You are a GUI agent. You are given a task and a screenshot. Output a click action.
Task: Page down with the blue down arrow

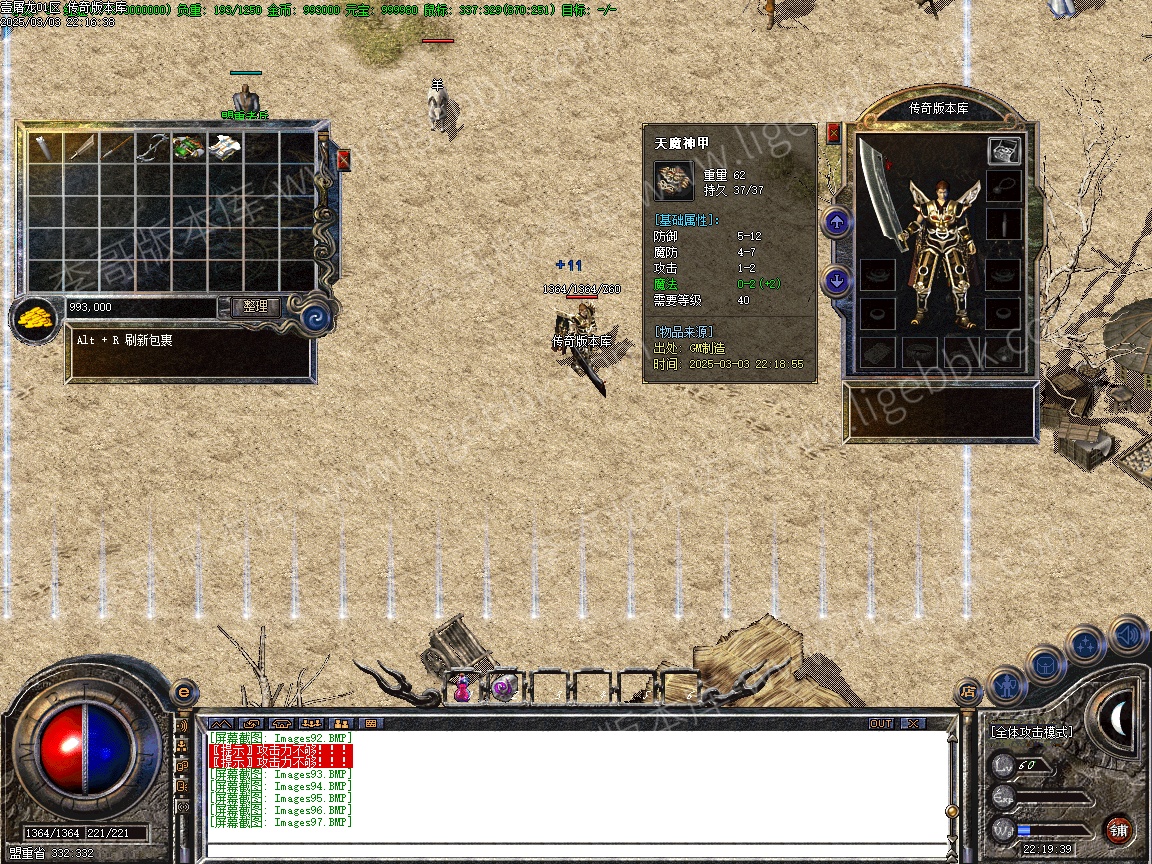[837, 280]
